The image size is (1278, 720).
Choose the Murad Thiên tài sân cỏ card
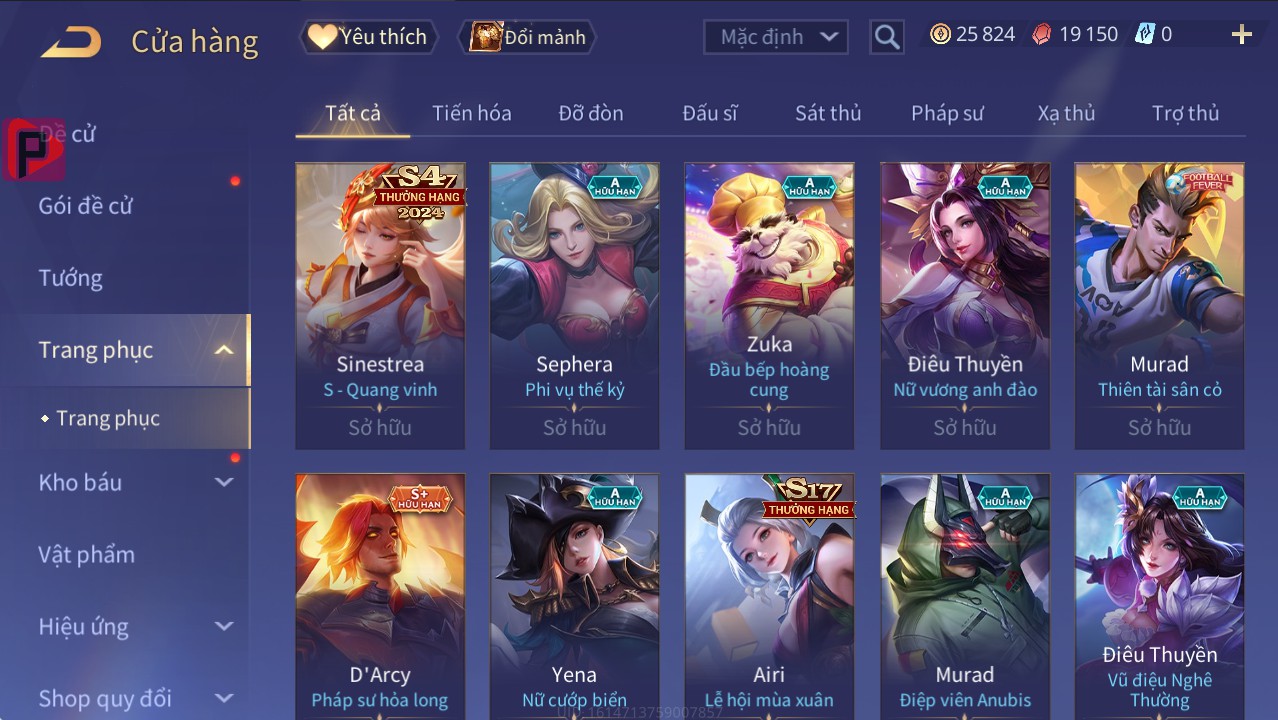click(1159, 305)
